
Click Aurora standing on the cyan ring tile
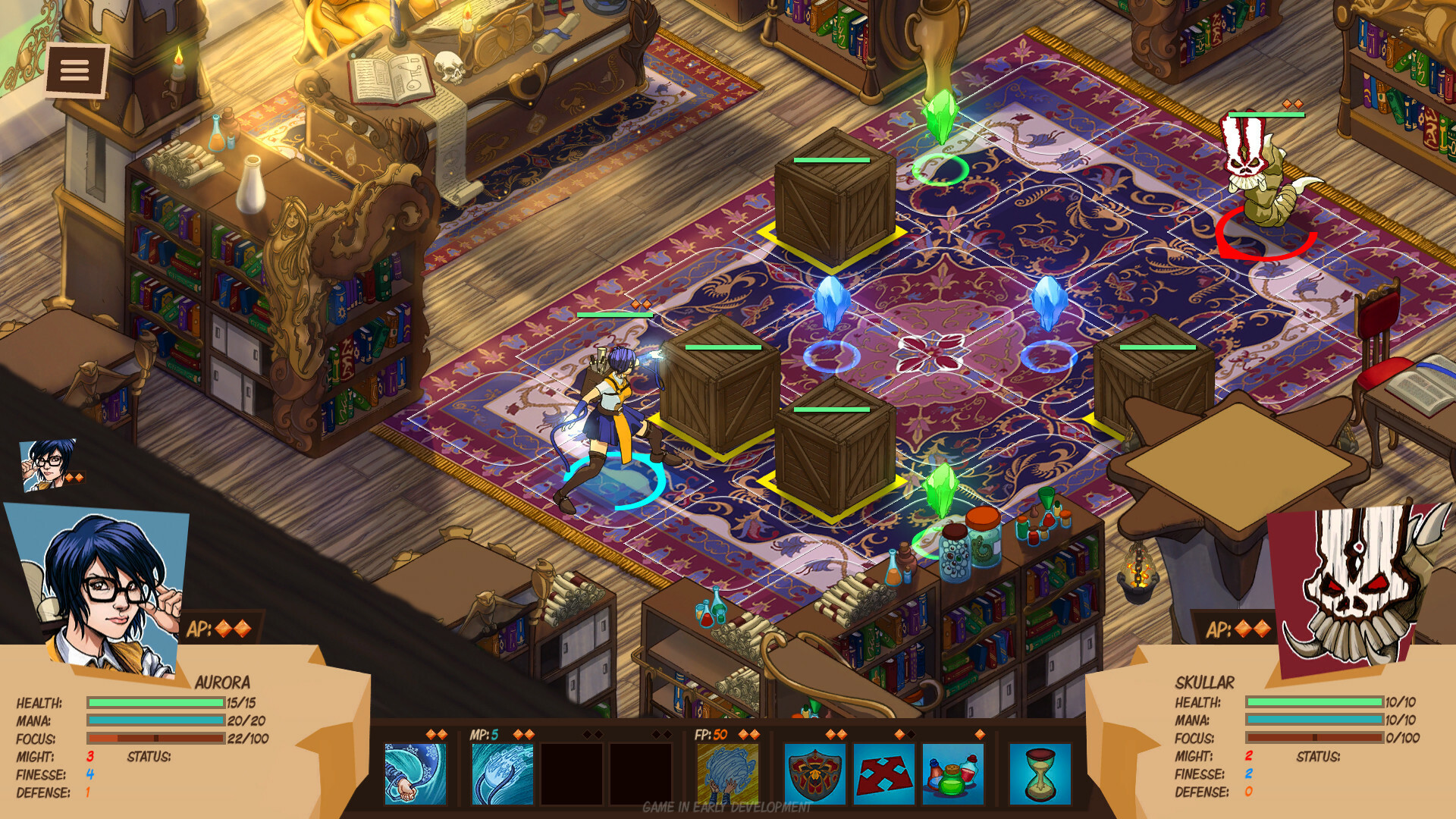(614, 409)
